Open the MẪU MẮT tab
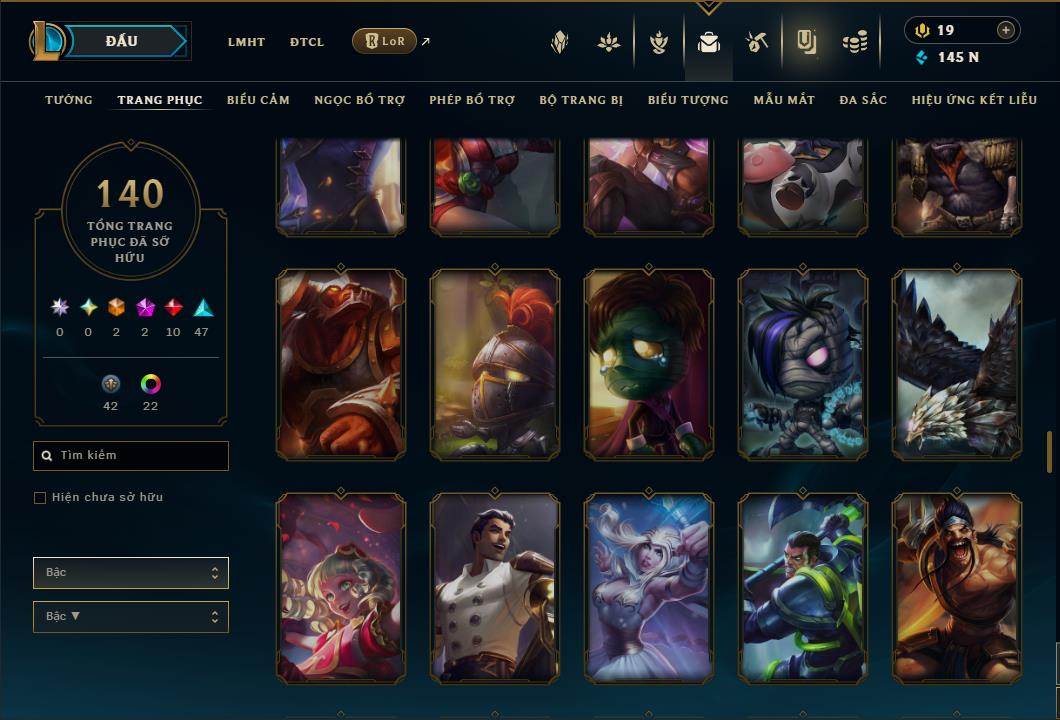 (x=784, y=100)
